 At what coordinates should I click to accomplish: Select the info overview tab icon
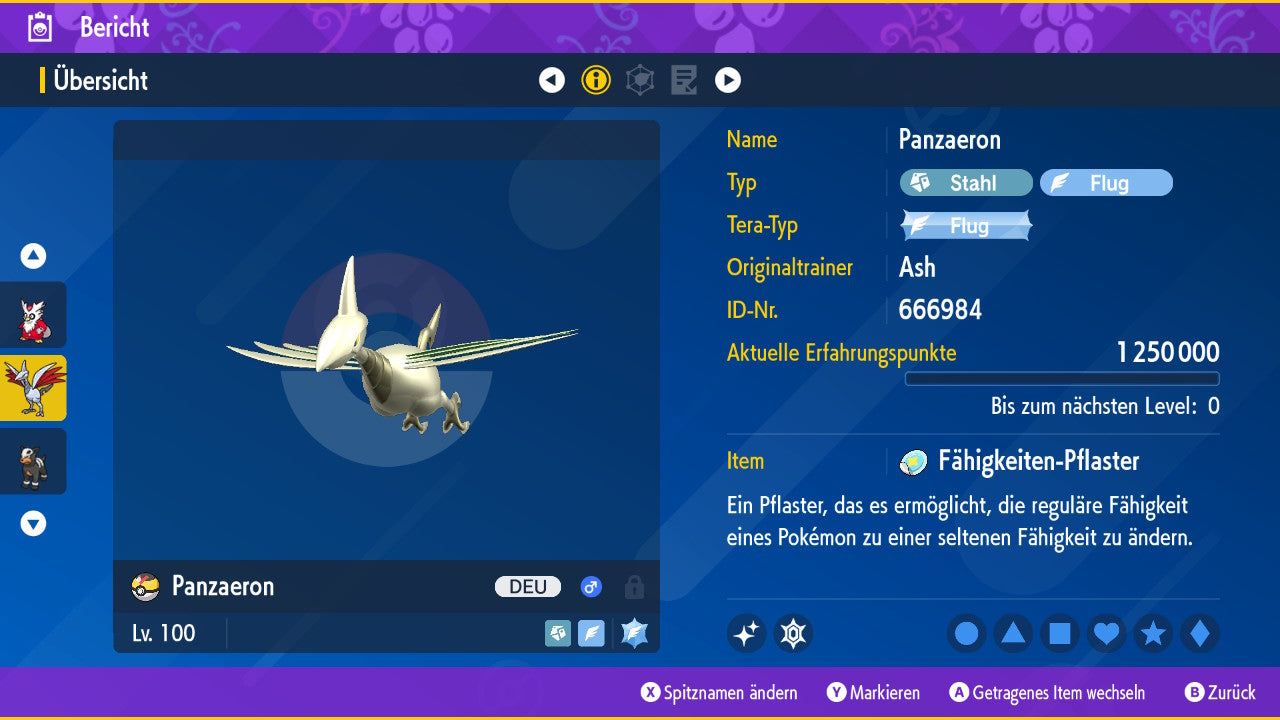tap(596, 80)
